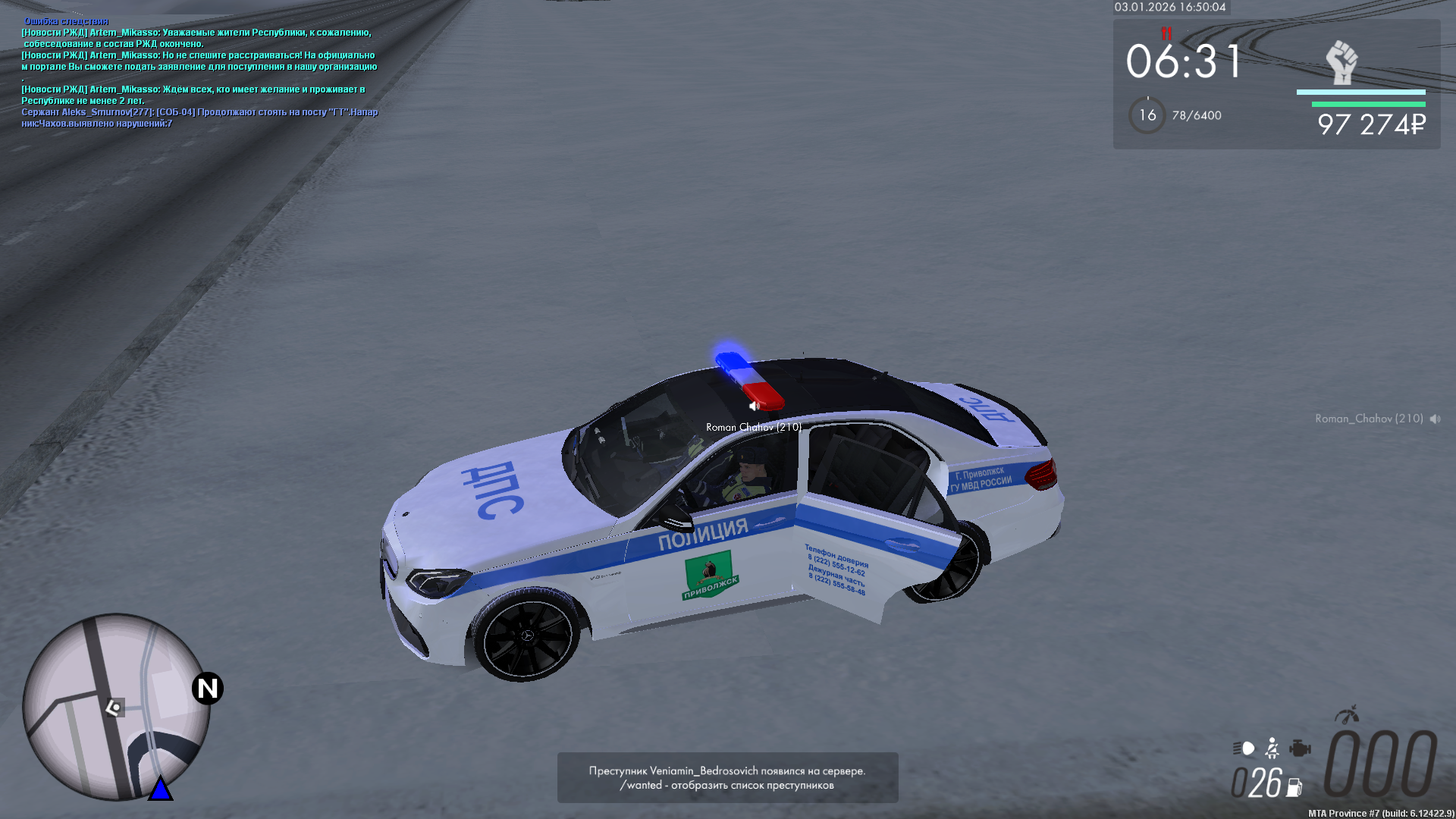
Task: Click the seatbelt indicator icon
Action: (1272, 748)
